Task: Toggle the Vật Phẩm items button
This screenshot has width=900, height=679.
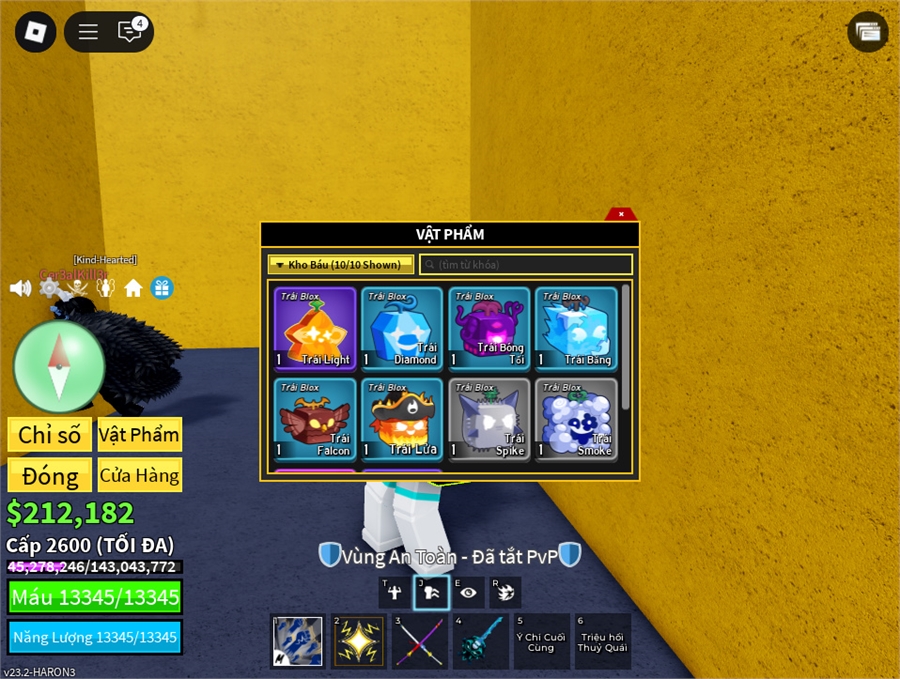Action: click(139, 435)
